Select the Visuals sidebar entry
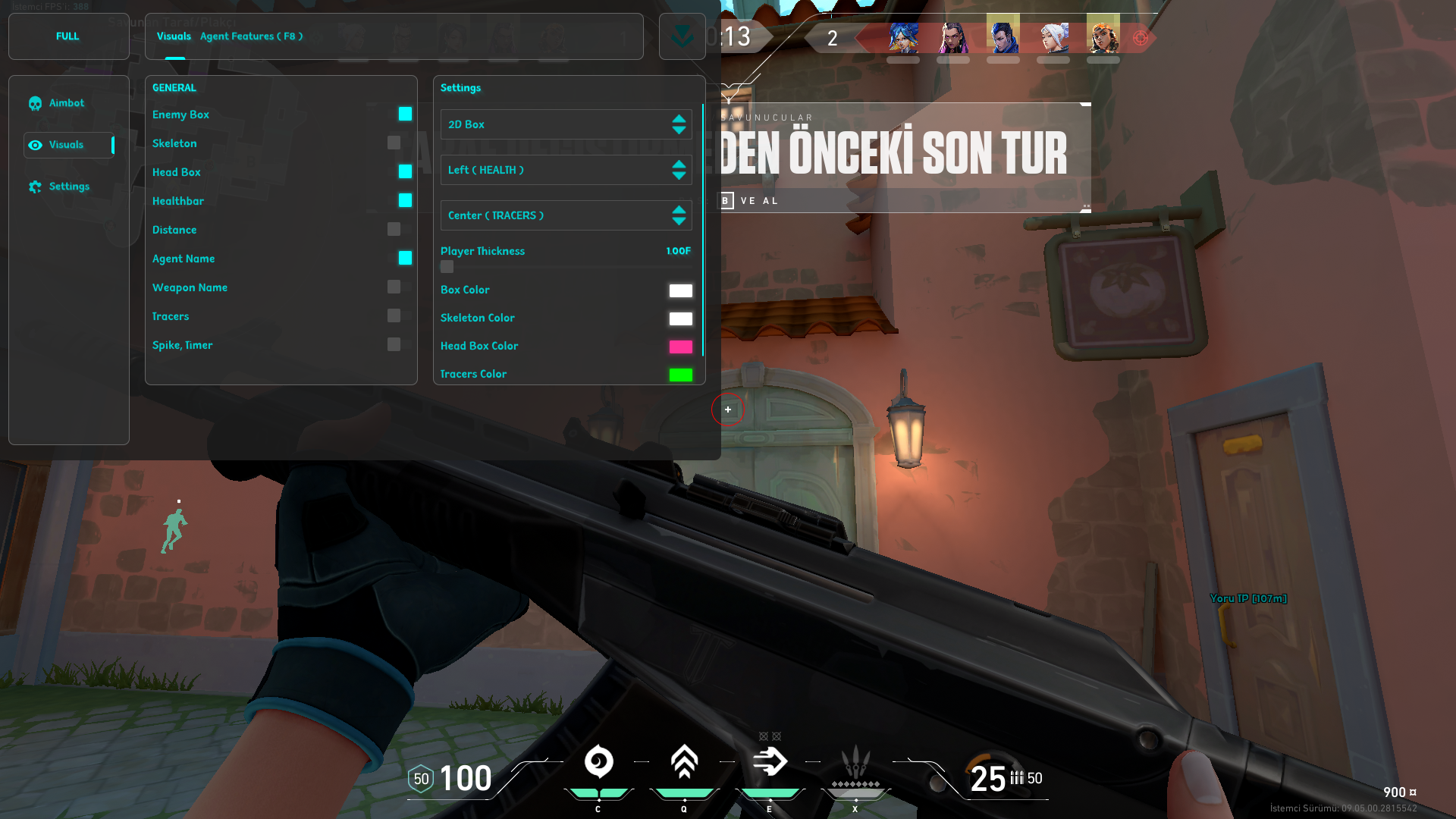The width and height of the screenshot is (1456, 819). pos(67,145)
